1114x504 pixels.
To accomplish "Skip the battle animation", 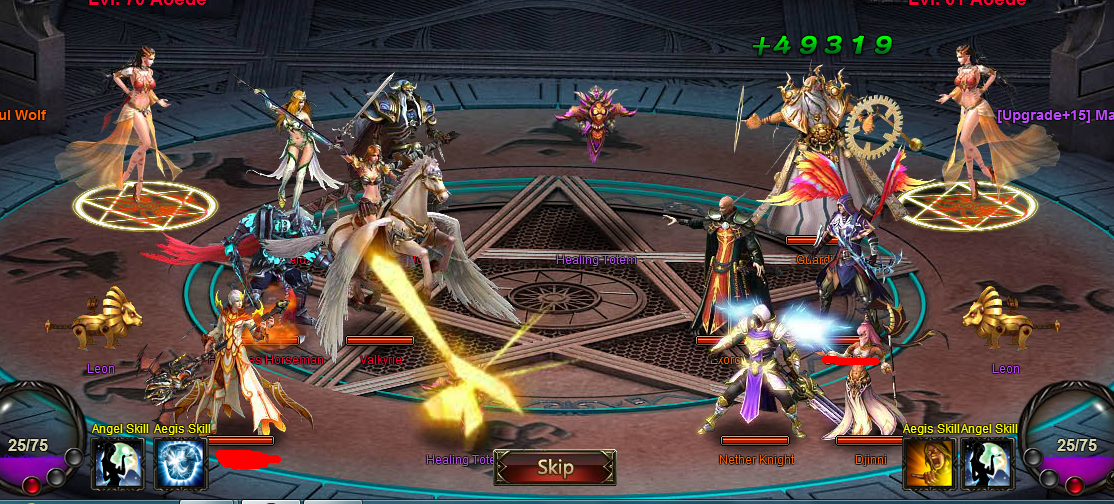I will tap(555, 467).
